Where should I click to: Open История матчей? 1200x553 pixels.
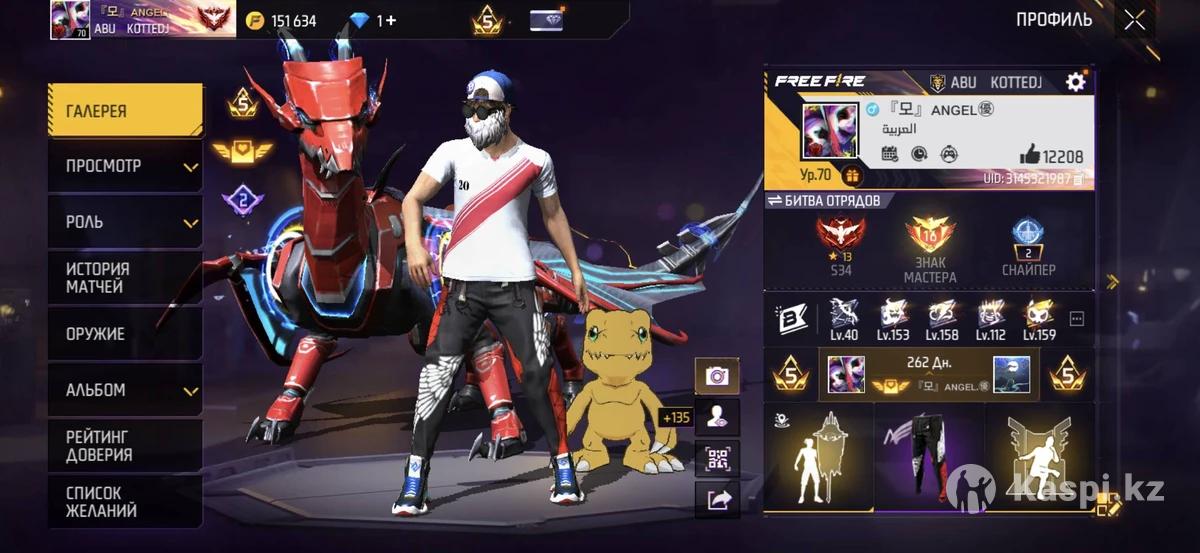point(125,278)
